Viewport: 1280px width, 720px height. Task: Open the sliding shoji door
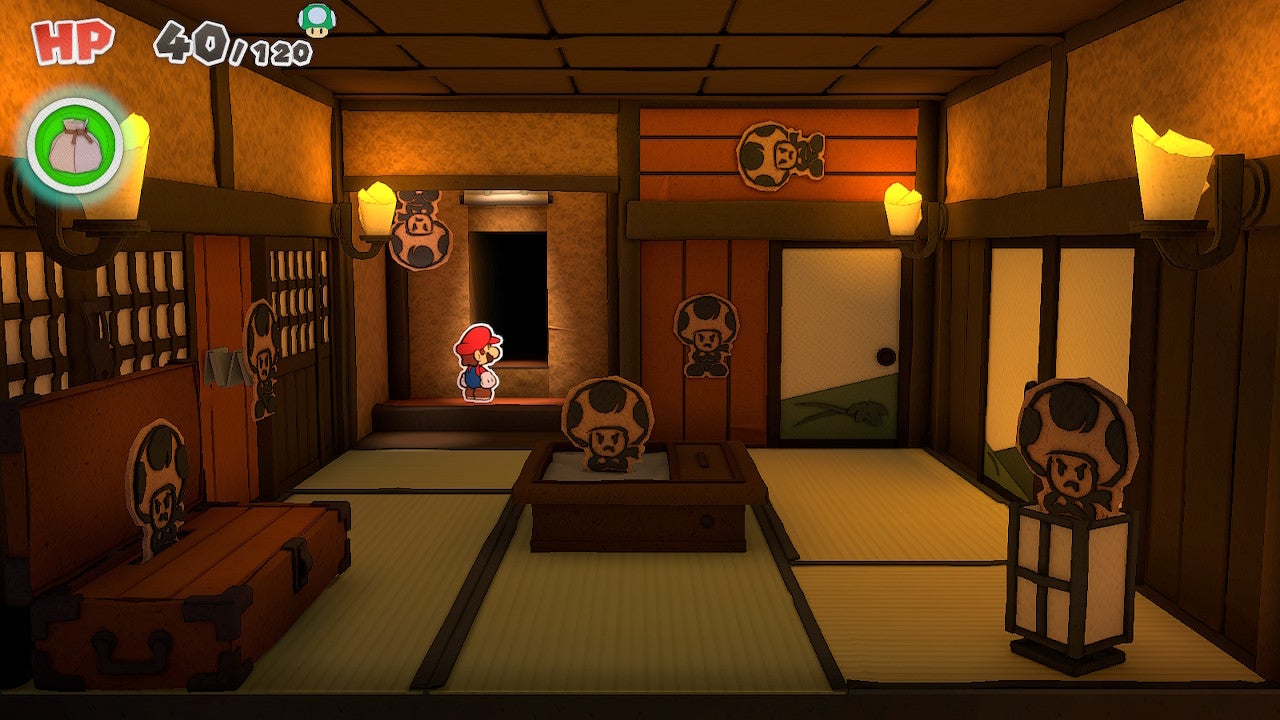pos(840,330)
